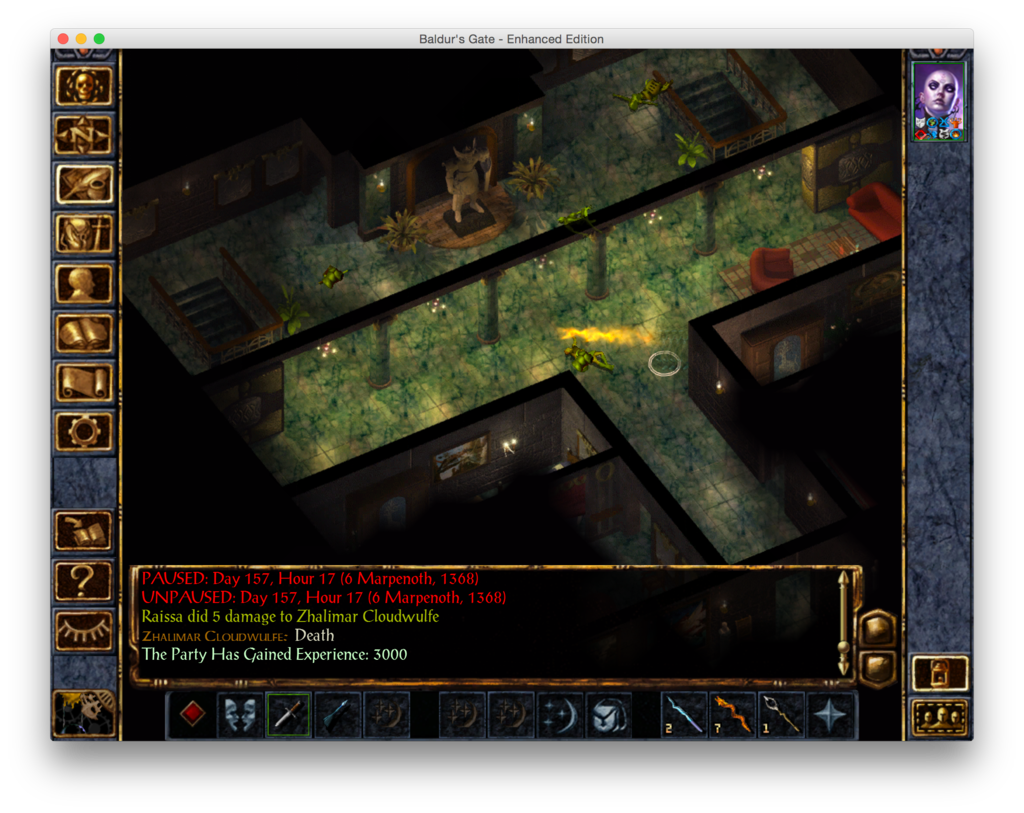The image size is (1024, 813).
Task: Minimize the game window
Action: [x=81, y=39]
